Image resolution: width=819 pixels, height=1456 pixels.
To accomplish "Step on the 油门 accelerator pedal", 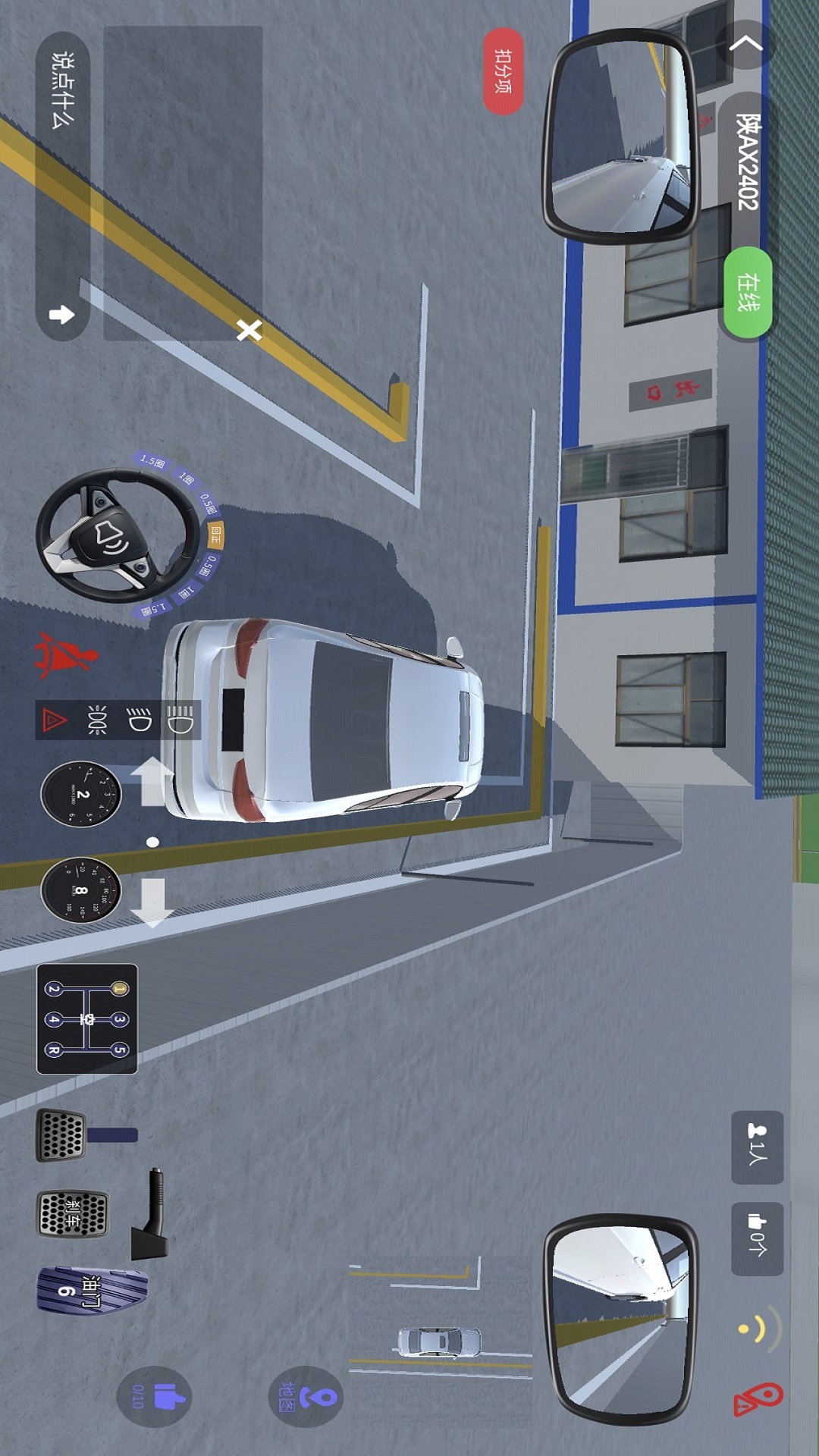I will (x=89, y=1290).
